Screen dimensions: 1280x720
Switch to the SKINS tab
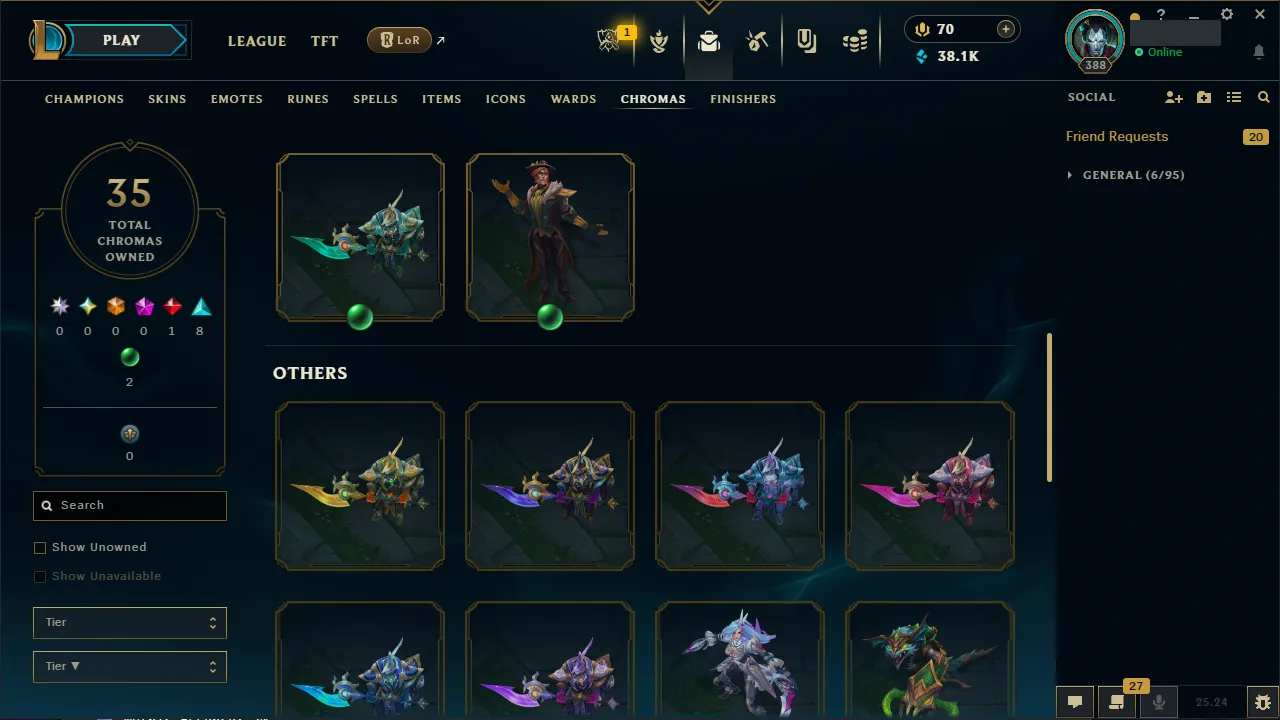pyautogui.click(x=167, y=99)
